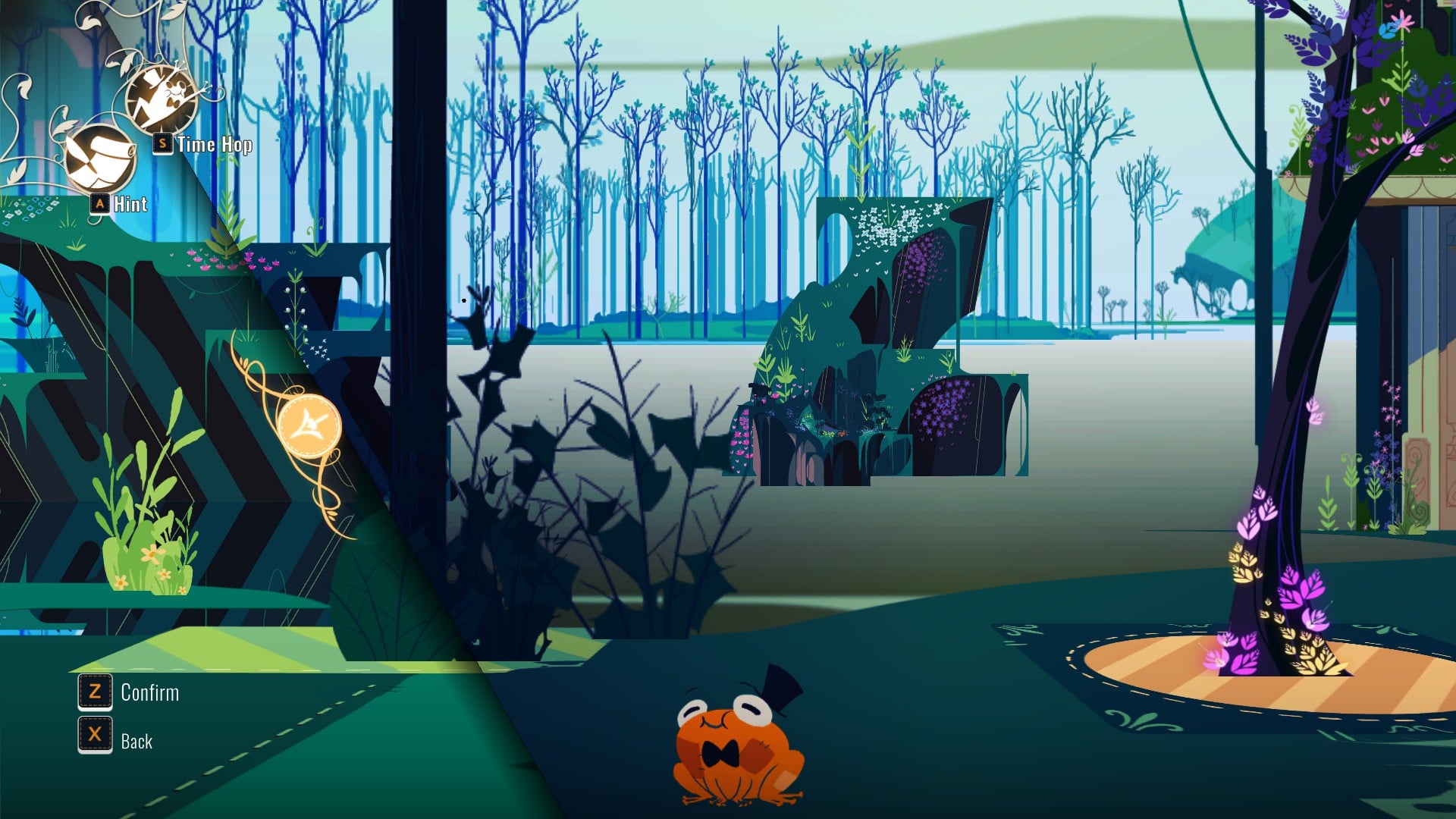Open the past-view wedge on the left
Image resolution: width=1456 pixels, height=819 pixels.
point(152,455)
